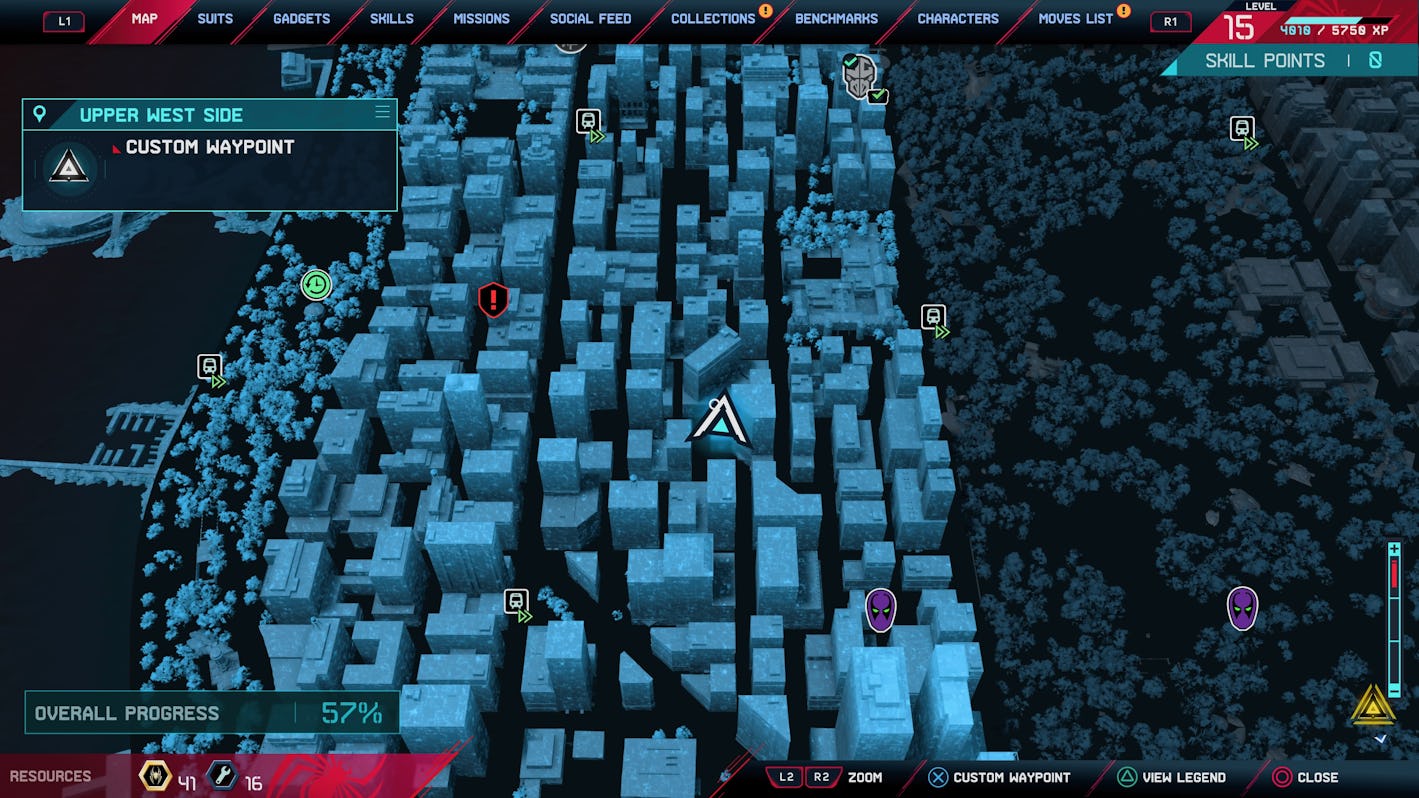Select the Map tab
Viewport: 1419px width, 798px height.
(x=144, y=19)
